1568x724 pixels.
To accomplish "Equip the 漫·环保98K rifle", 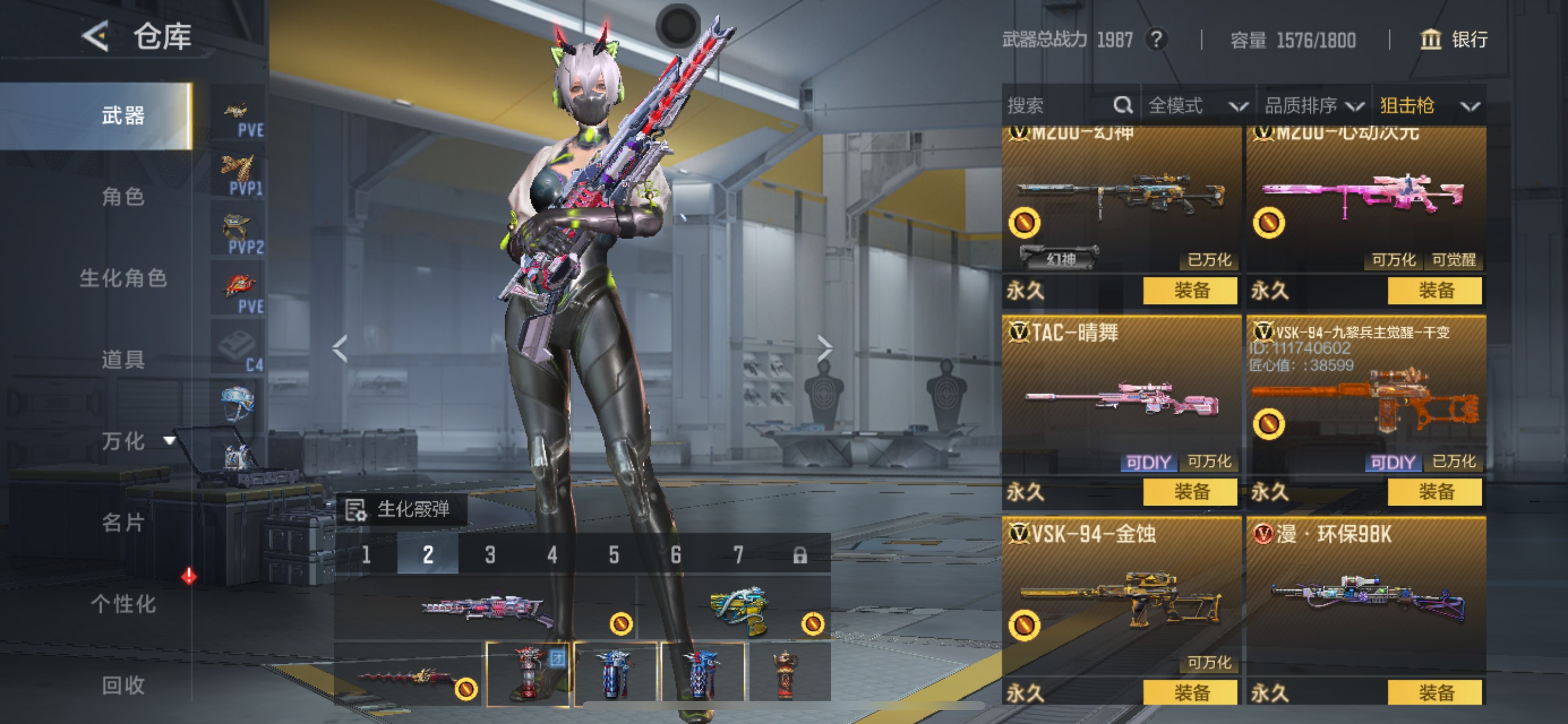I will [x=1434, y=693].
